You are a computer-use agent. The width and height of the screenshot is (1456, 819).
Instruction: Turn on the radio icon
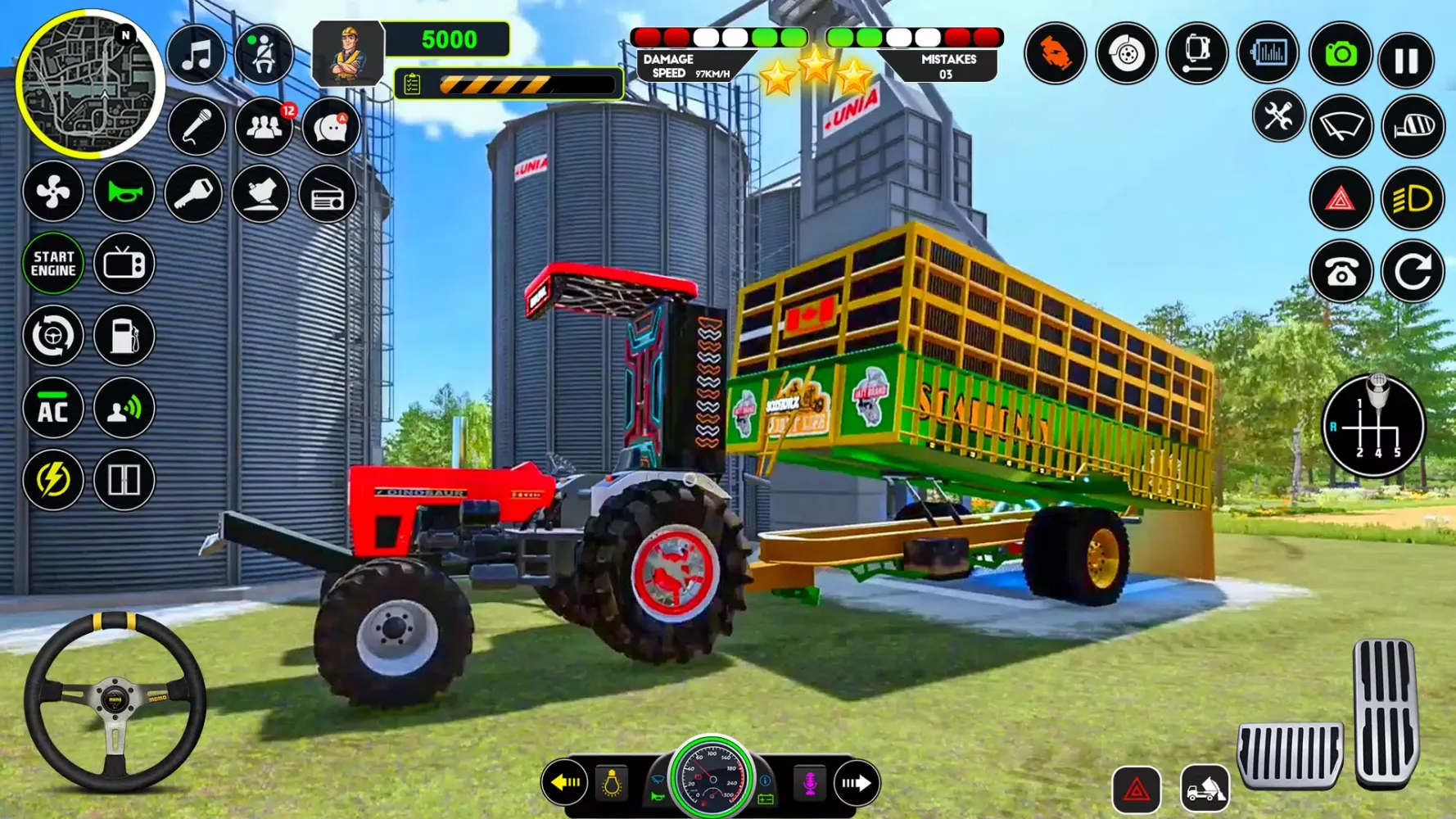[x=328, y=195]
